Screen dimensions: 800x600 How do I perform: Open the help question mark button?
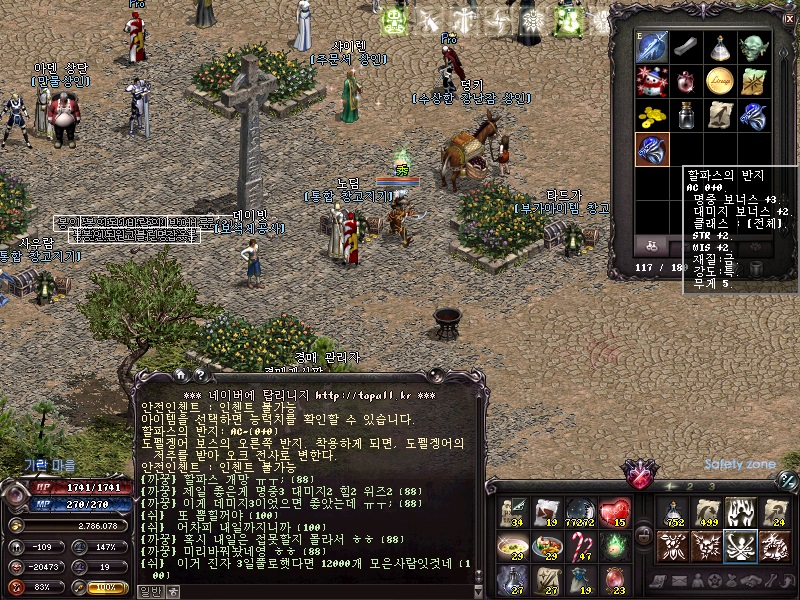click(x=199, y=375)
